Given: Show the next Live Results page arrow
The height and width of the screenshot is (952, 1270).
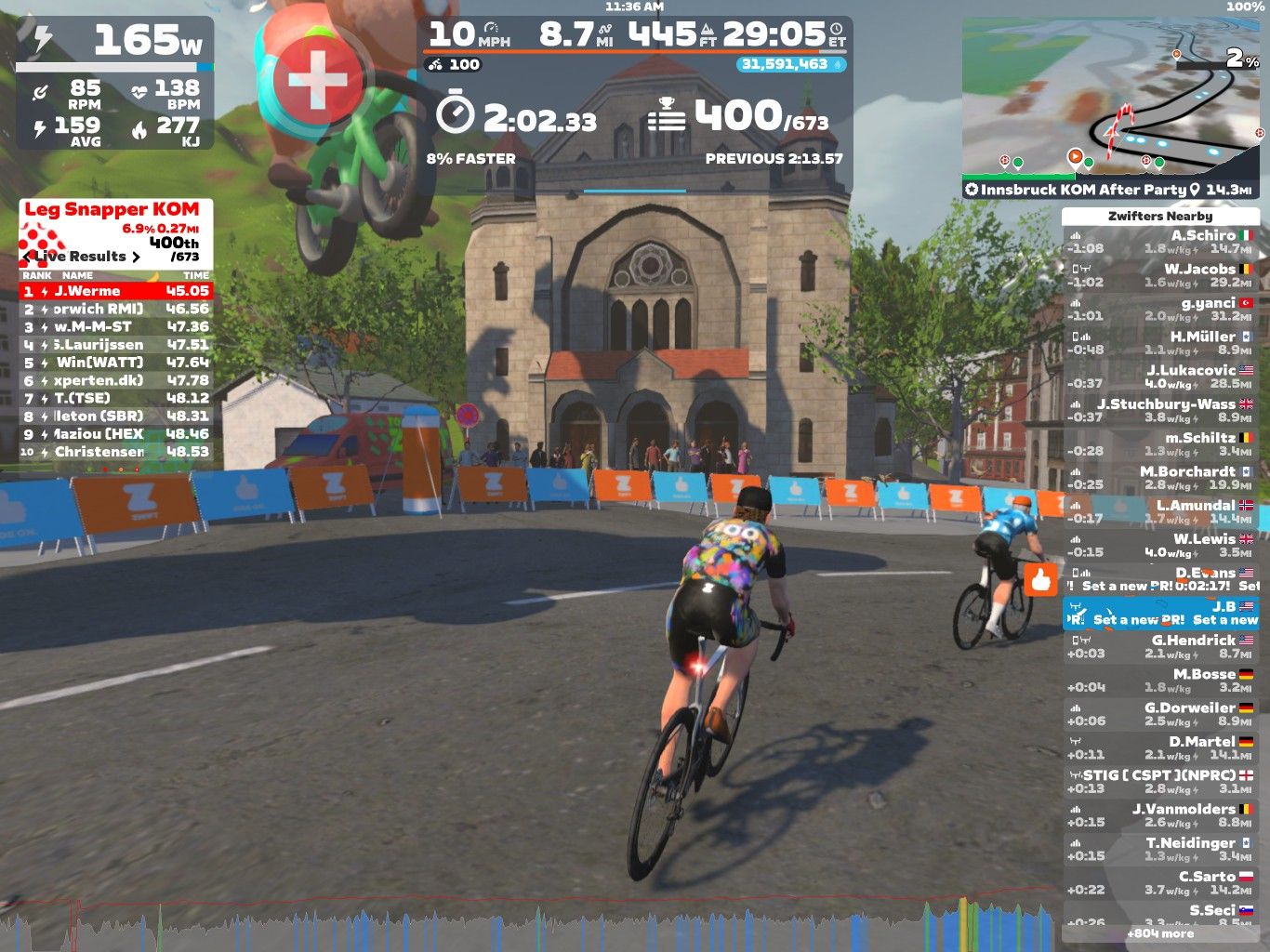Looking at the screenshot, I should (137, 257).
